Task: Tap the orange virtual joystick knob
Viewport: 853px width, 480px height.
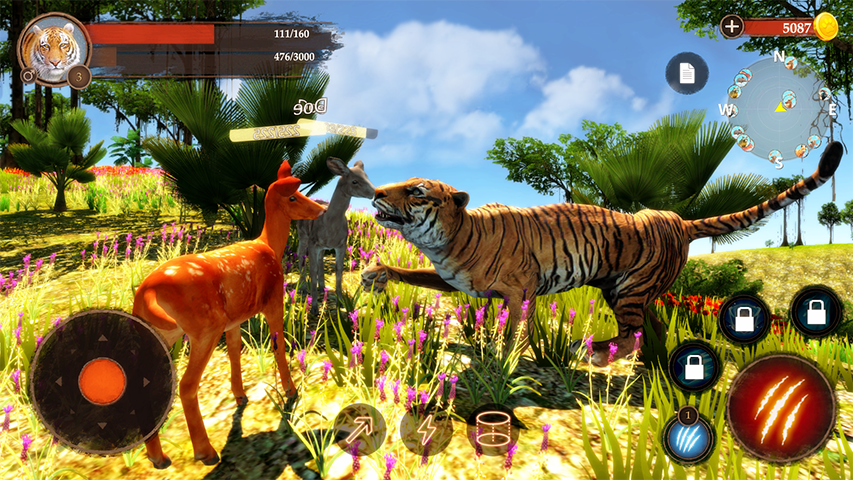Action: [102, 382]
